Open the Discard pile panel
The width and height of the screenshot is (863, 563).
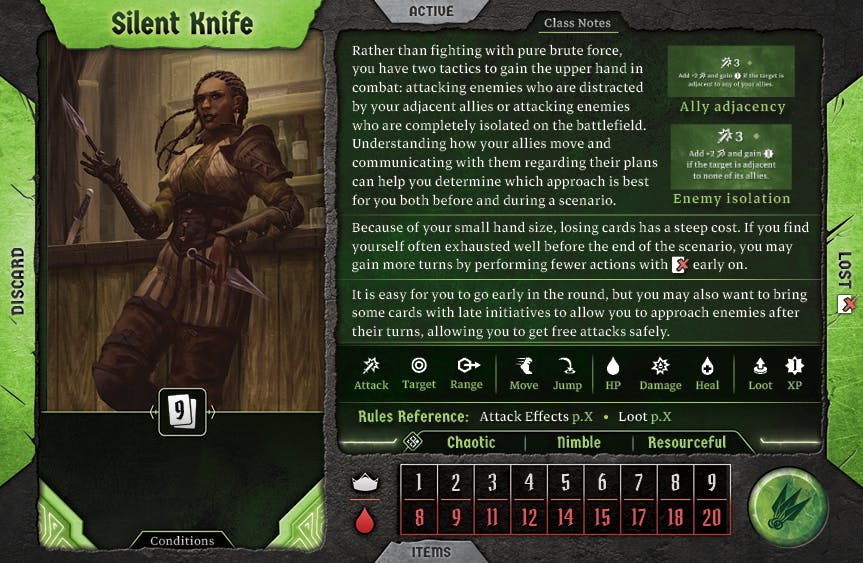(17, 282)
